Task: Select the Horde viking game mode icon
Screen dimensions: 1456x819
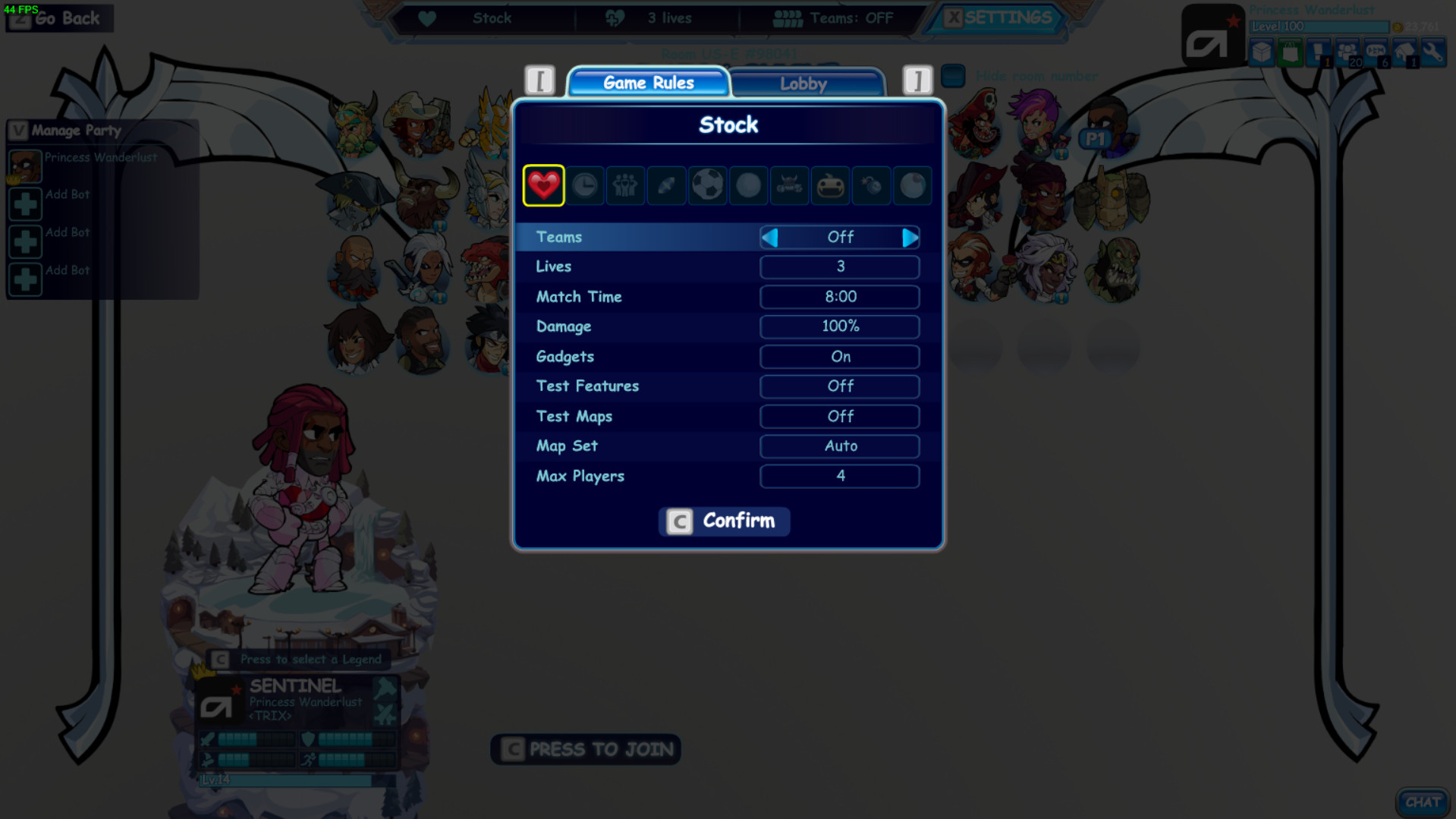Action: pos(789,185)
